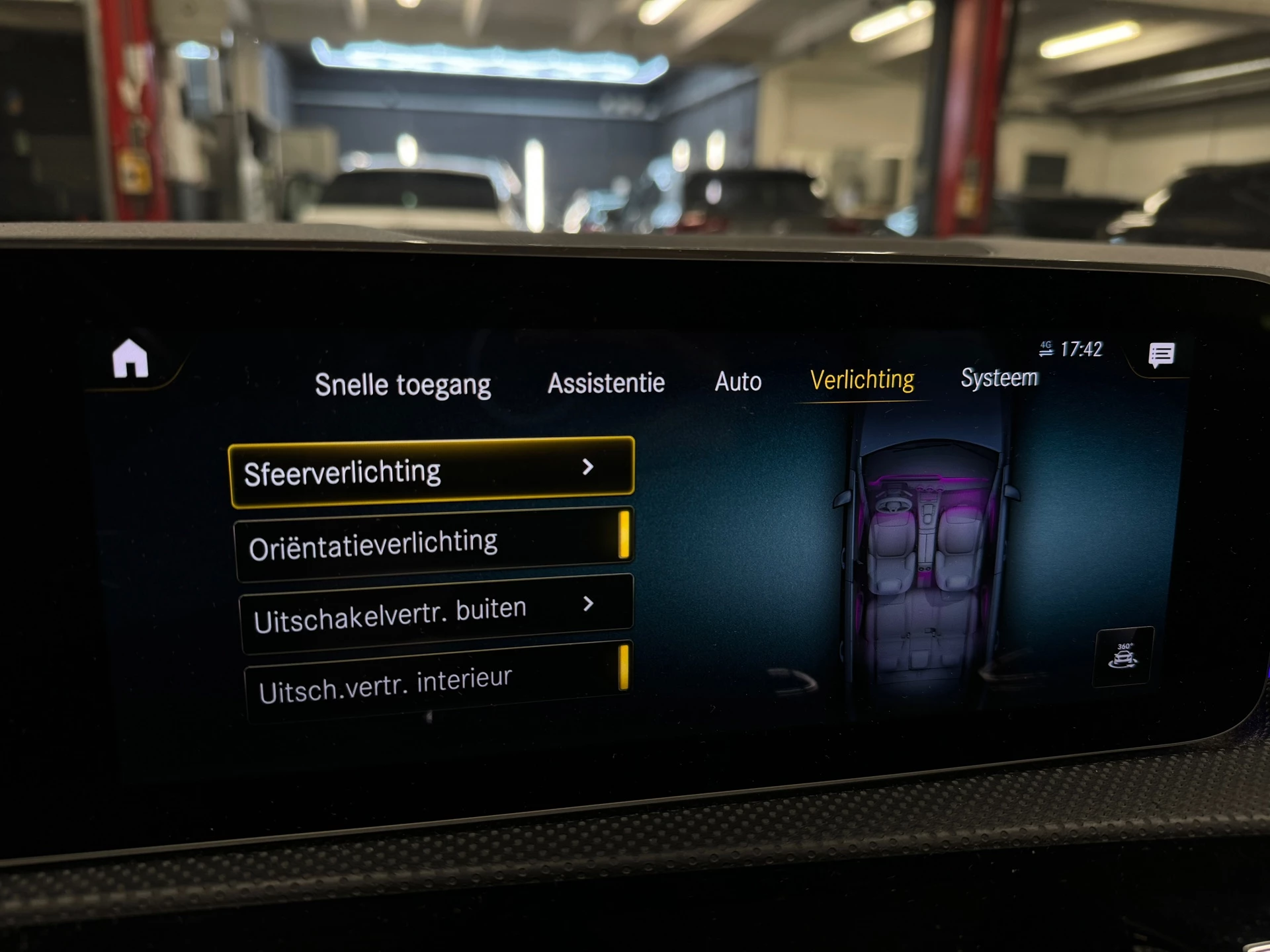
Task: Click the arrow on the highlighted Sfeerverlichting row
Action: pos(589,469)
